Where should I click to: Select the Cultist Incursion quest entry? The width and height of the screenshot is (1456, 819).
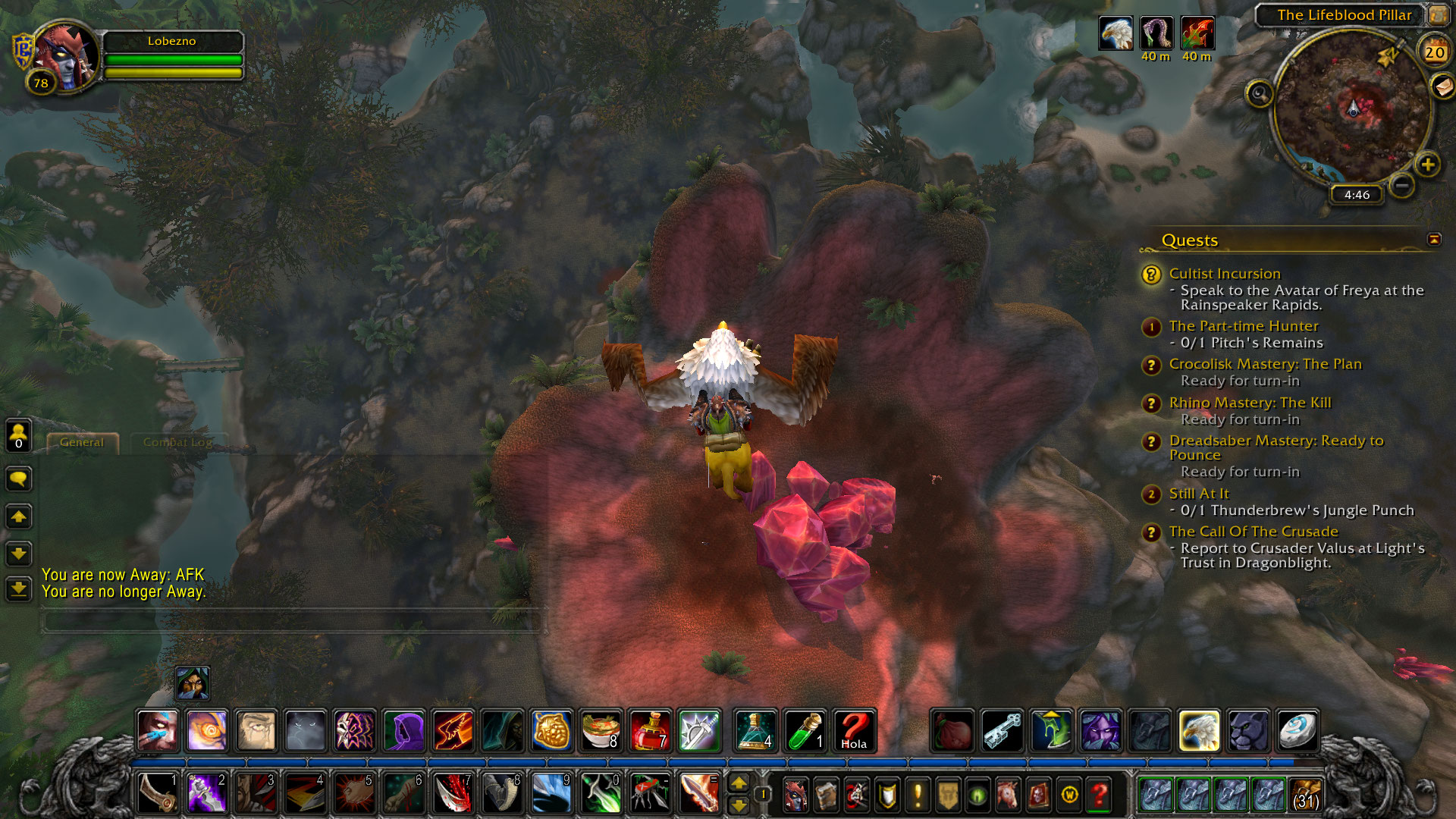click(1224, 274)
